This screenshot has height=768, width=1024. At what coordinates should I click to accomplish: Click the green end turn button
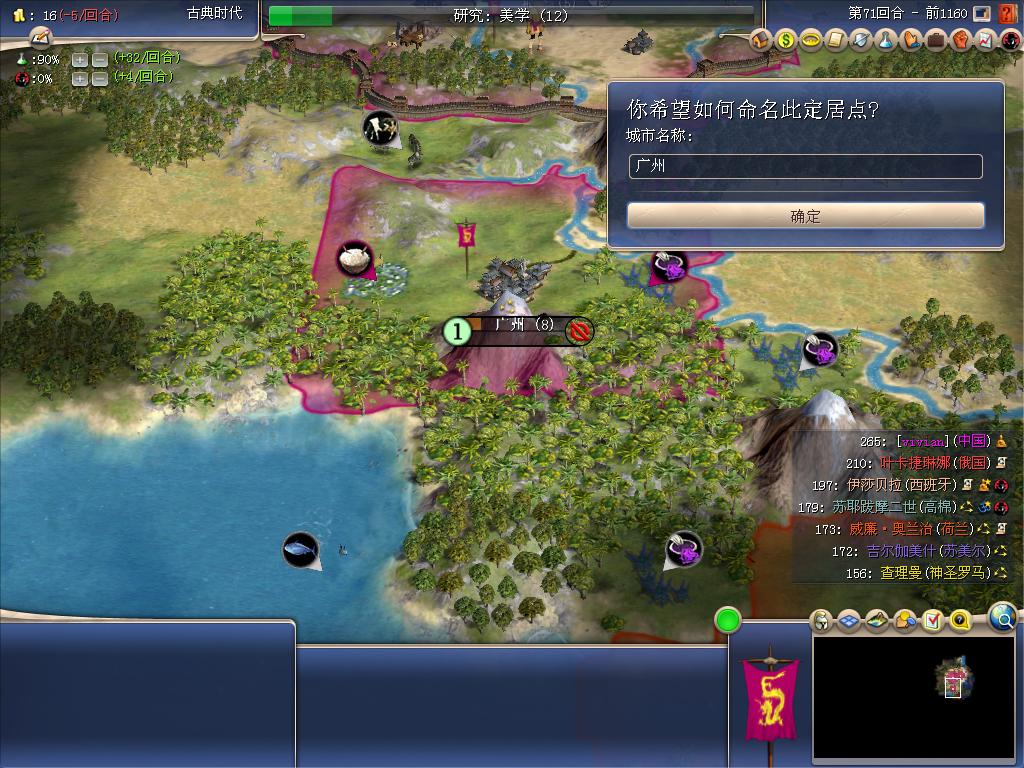[x=728, y=620]
